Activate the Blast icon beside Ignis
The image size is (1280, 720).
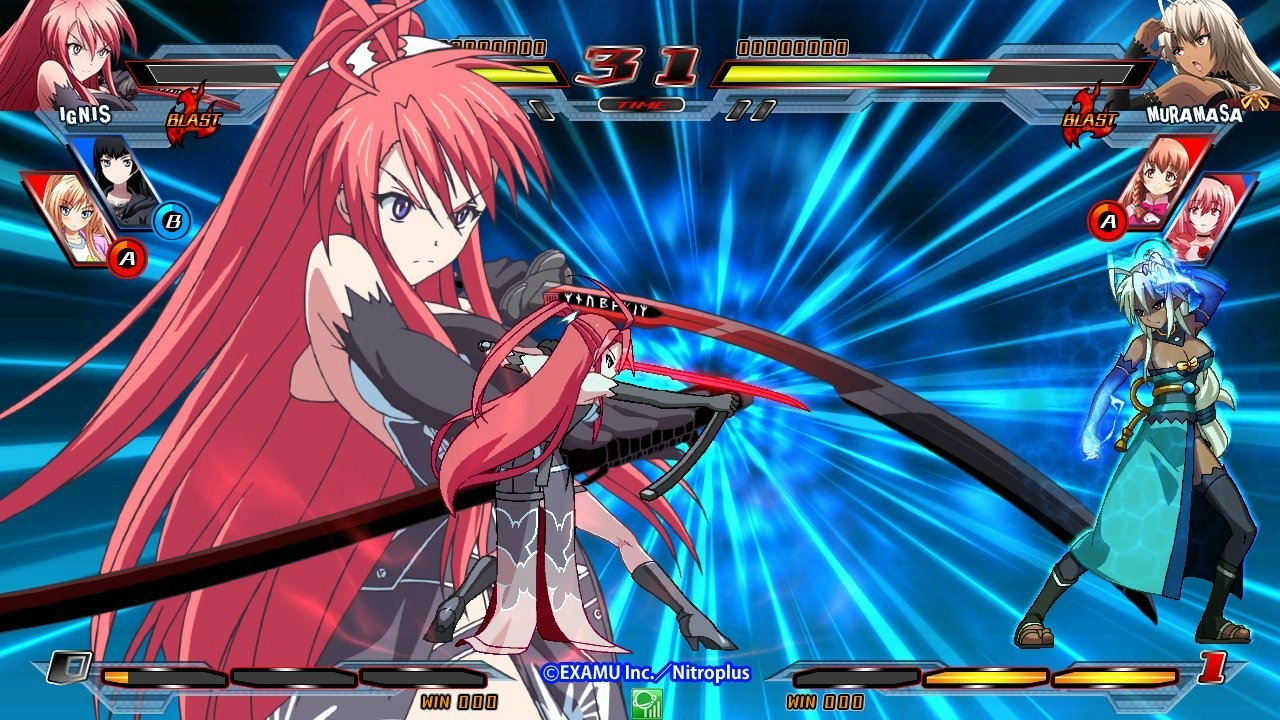coord(194,116)
